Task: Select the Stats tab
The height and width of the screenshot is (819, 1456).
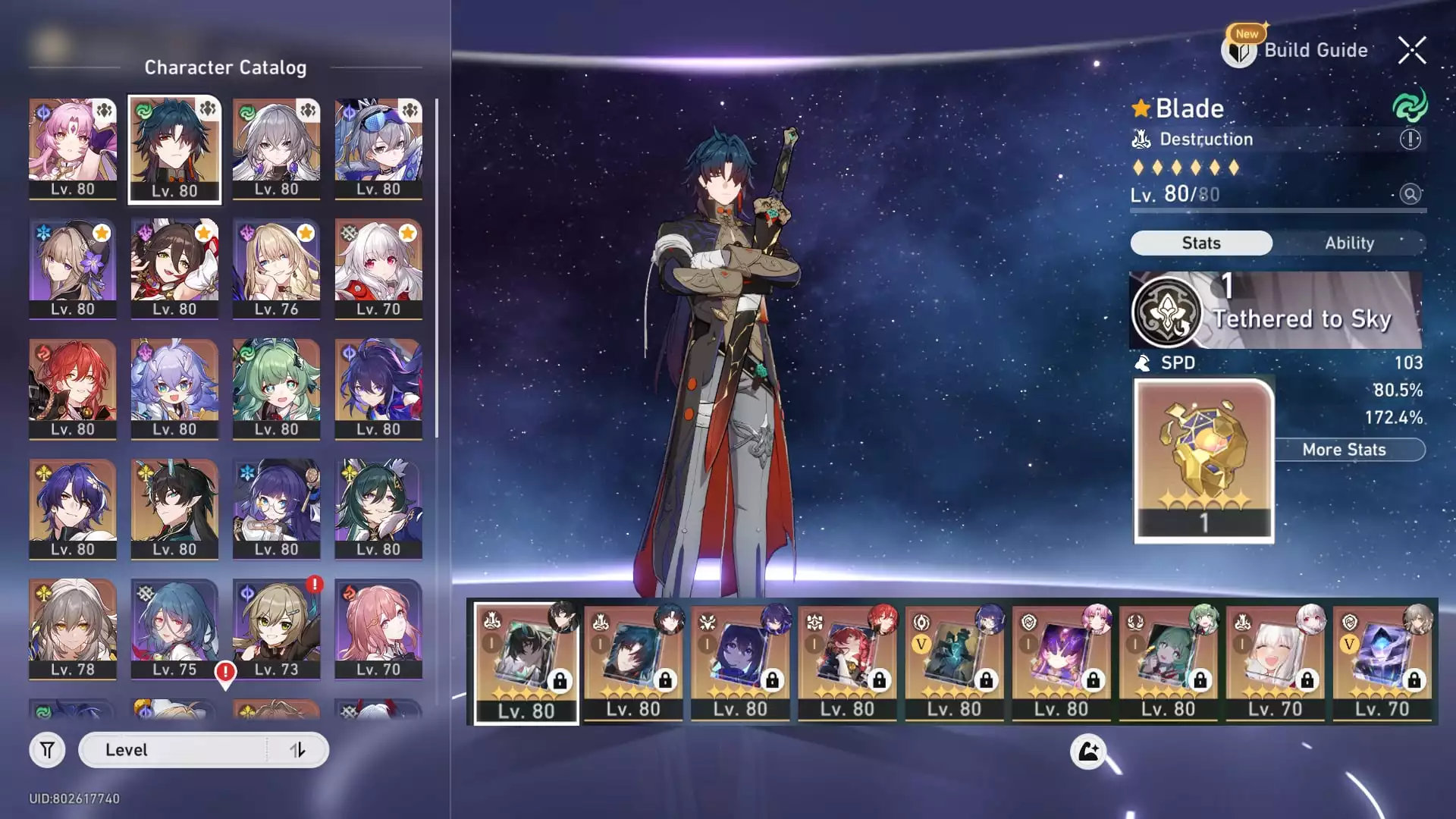Action: 1201,243
